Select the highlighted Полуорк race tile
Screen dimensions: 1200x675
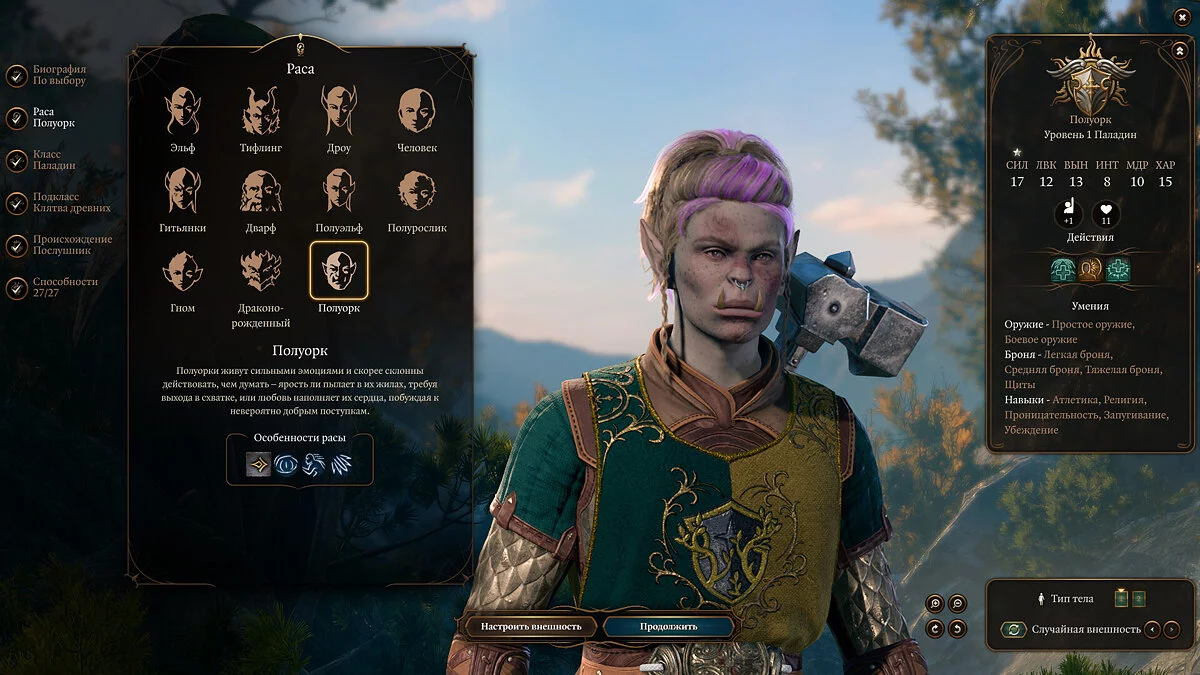coord(339,271)
